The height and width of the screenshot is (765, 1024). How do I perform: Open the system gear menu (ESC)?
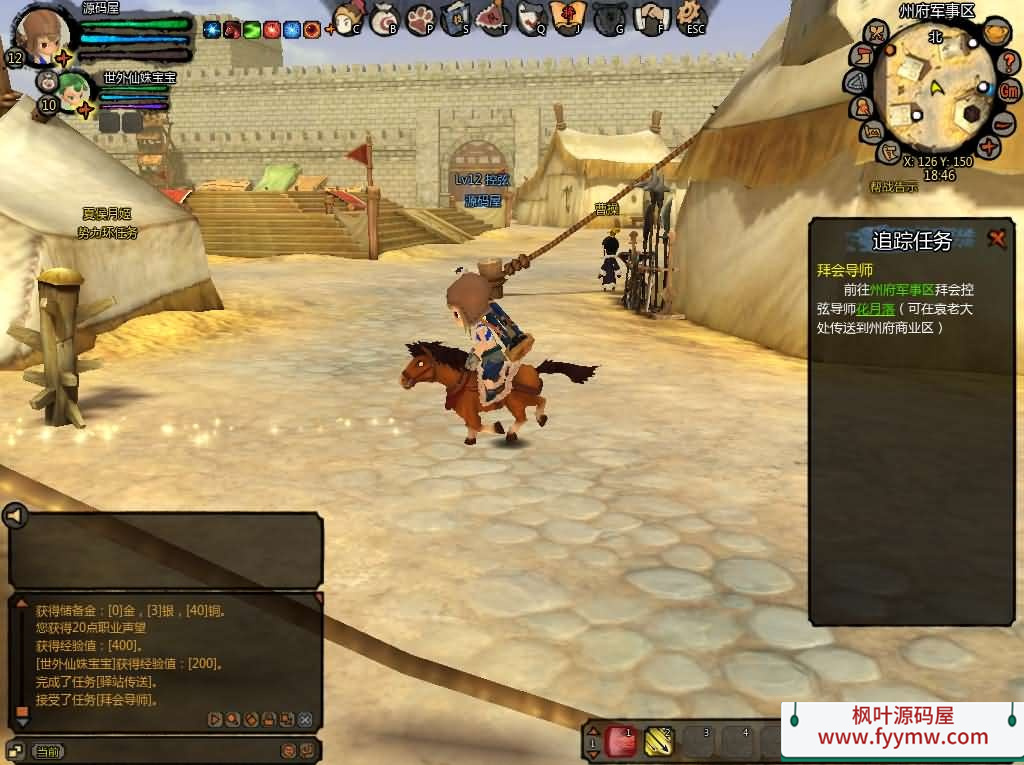click(691, 16)
